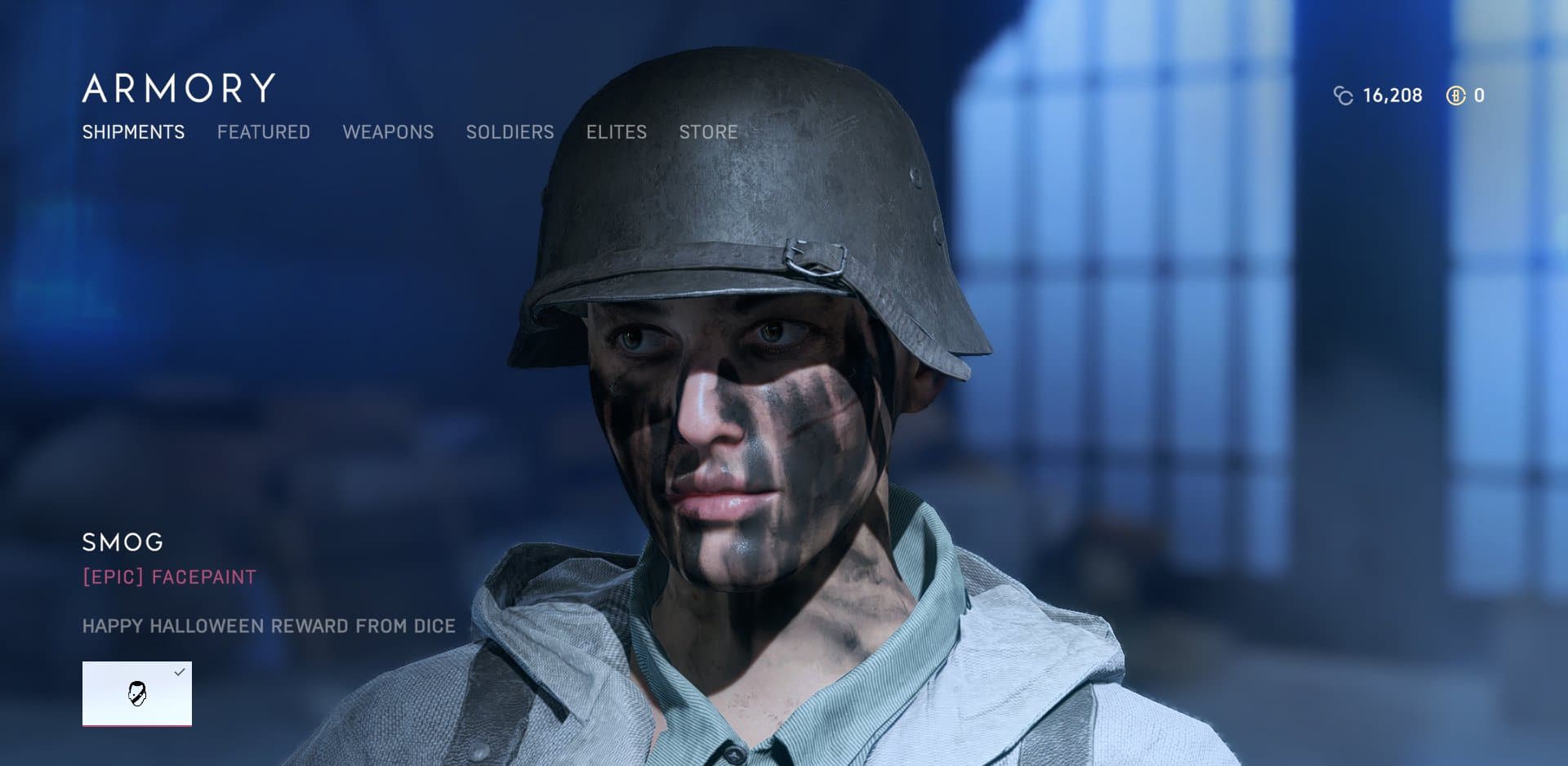Viewport: 1568px width, 766px height.
Task: Show the Elites tab
Action: point(616,132)
